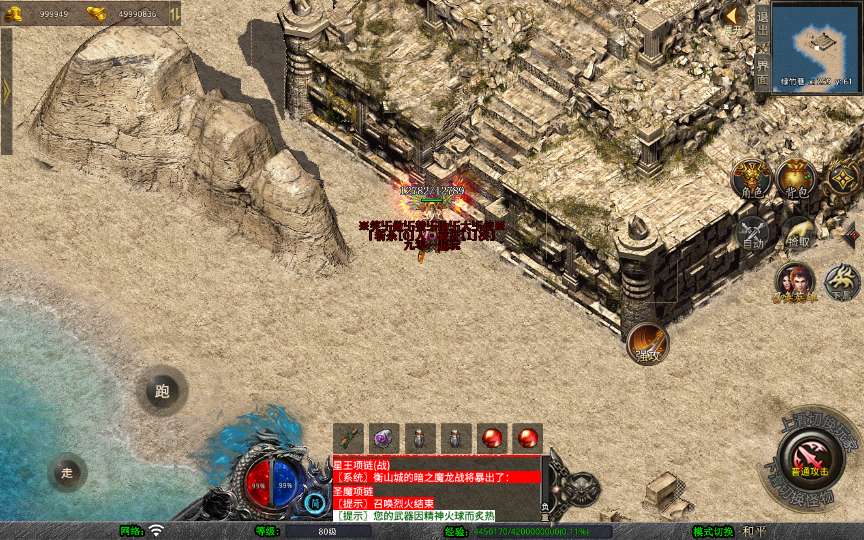Collapse menu with the yellow back arrow

click(x=732, y=15)
